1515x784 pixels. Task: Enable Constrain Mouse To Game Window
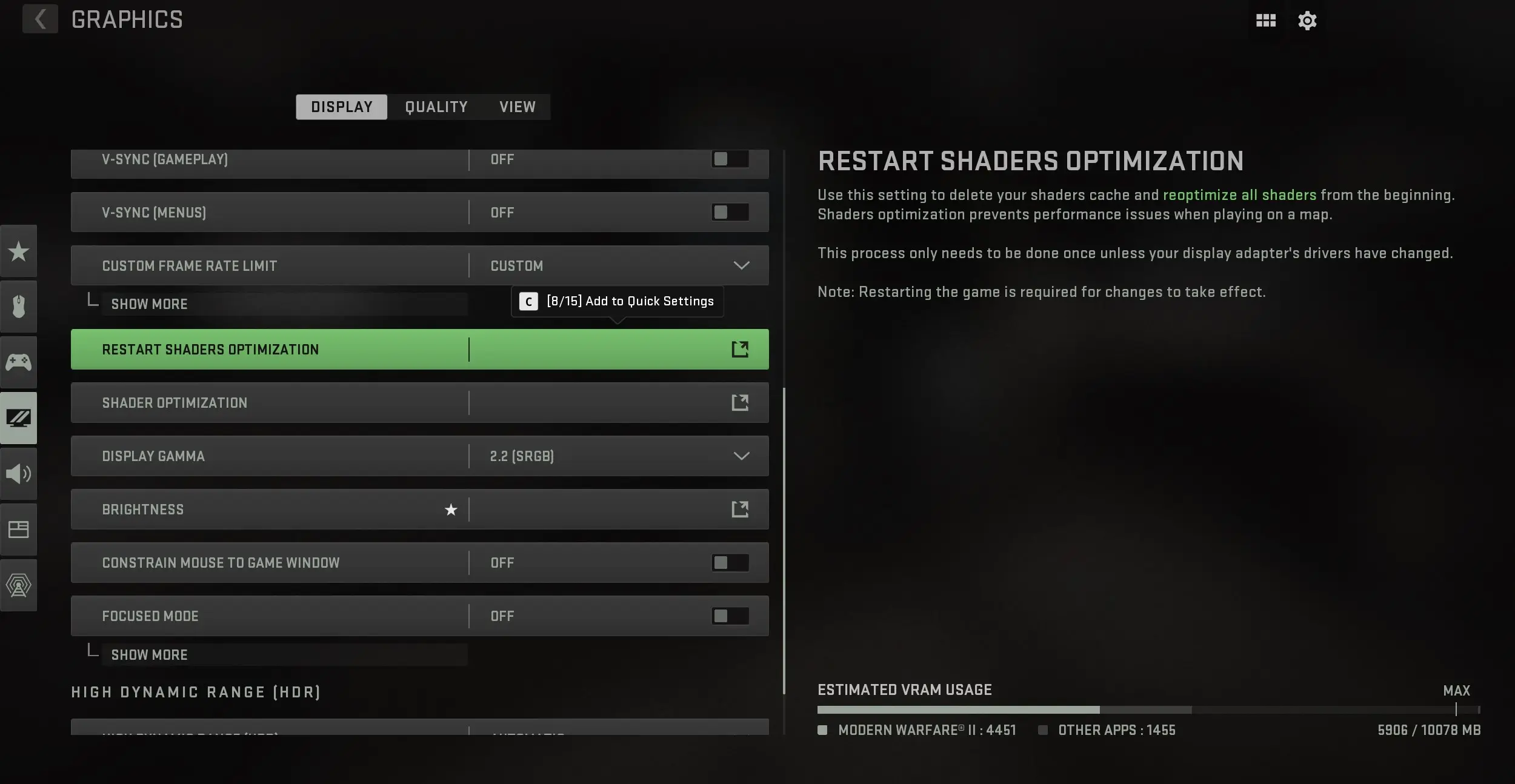point(729,562)
